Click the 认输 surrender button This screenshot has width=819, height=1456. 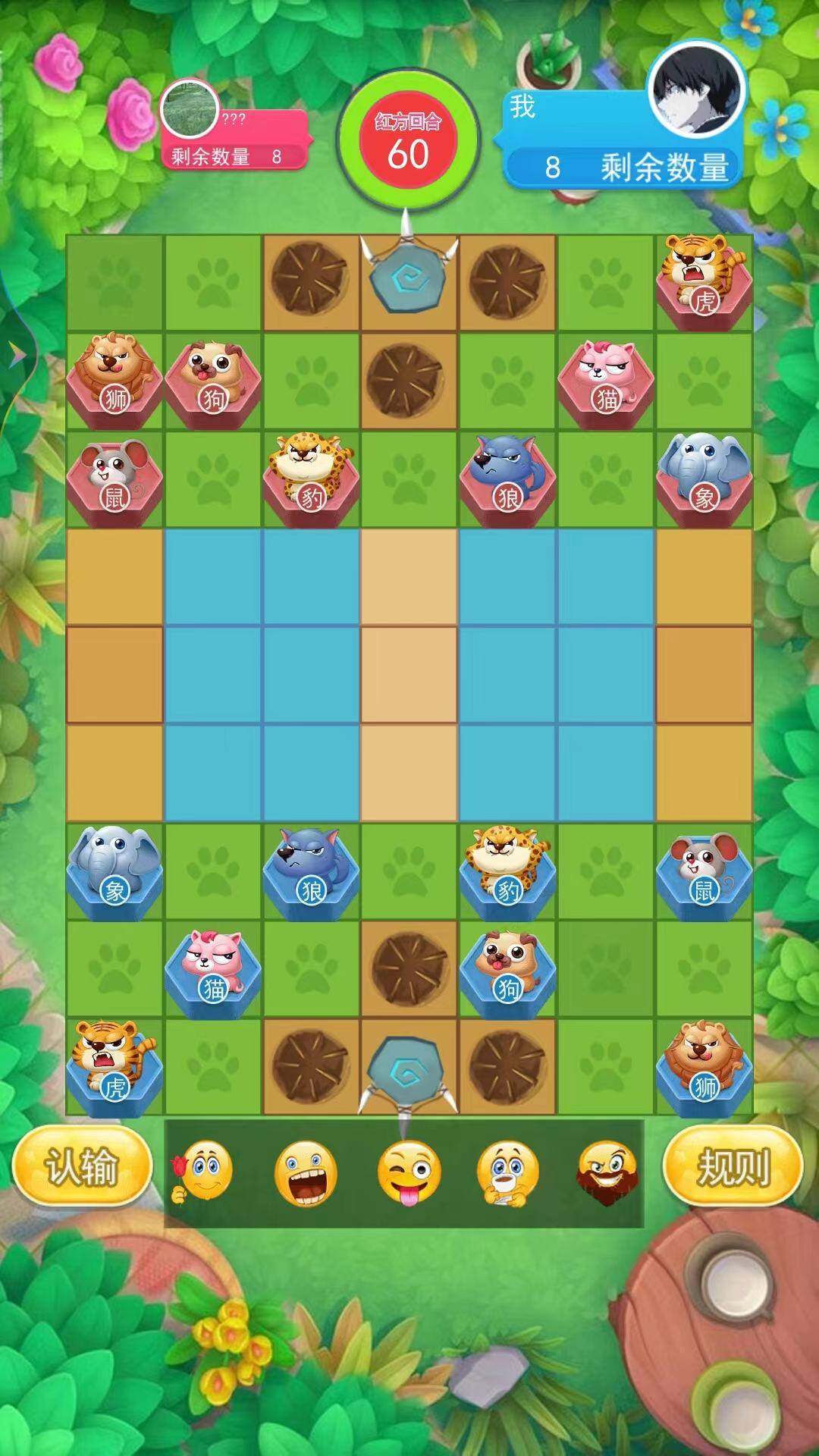pyautogui.click(x=82, y=1166)
